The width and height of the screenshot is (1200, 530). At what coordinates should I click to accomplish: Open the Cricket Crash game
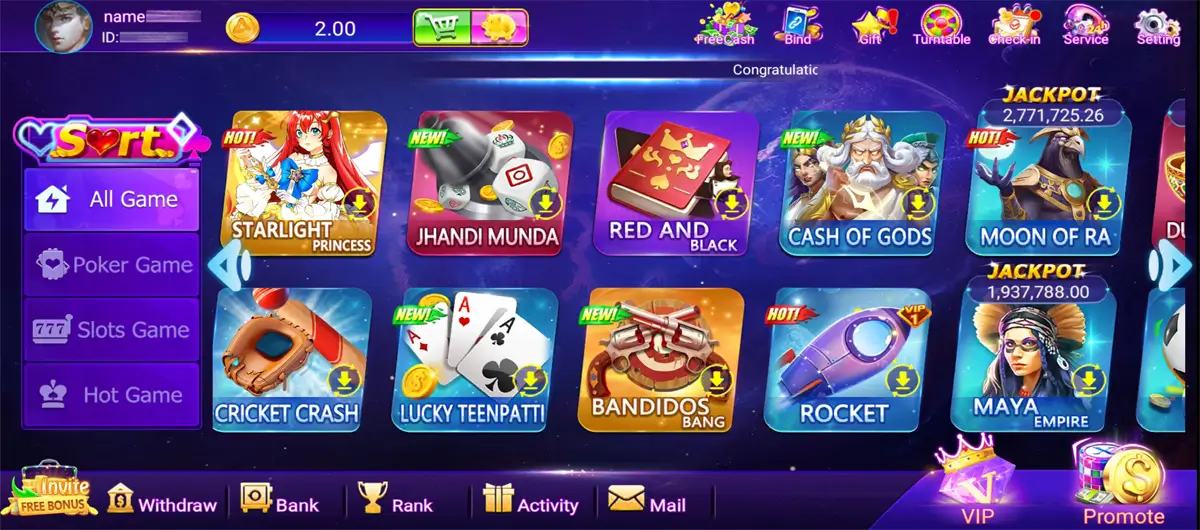click(288, 358)
